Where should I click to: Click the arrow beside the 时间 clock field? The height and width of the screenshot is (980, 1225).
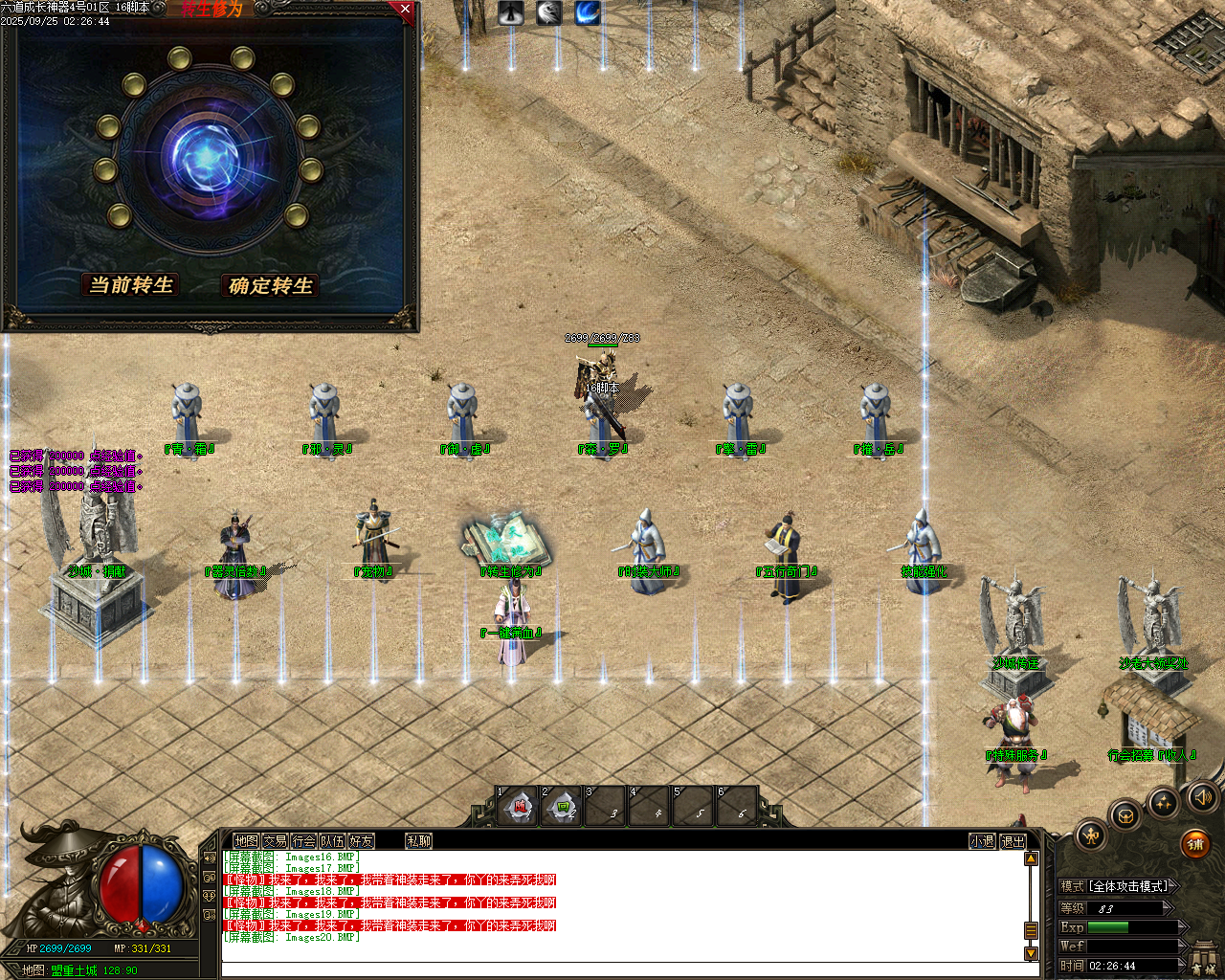[x=1184, y=964]
